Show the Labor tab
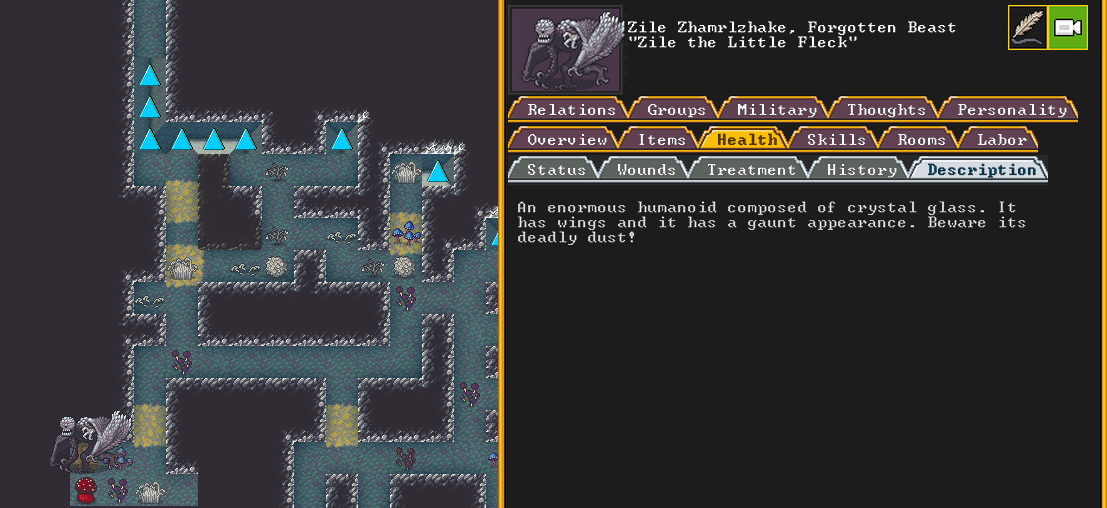 1001,140
